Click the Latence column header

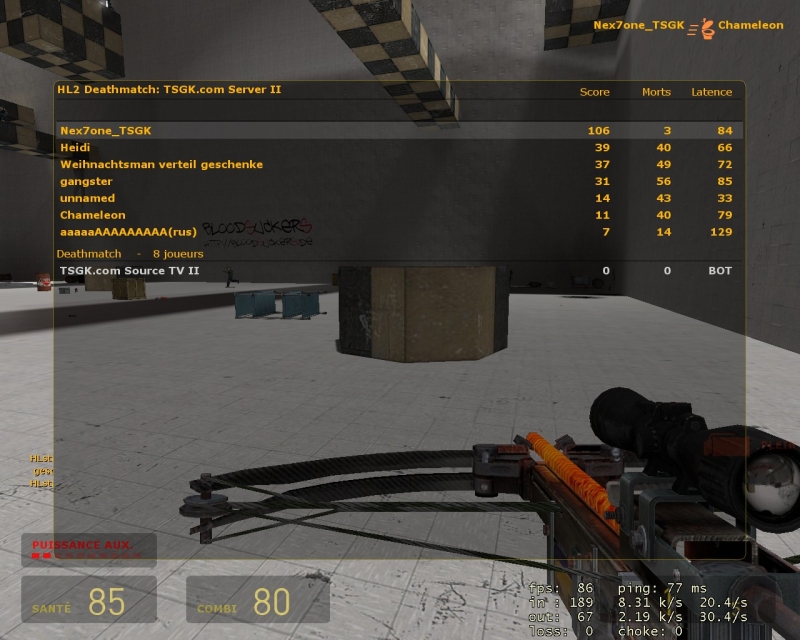pos(711,92)
